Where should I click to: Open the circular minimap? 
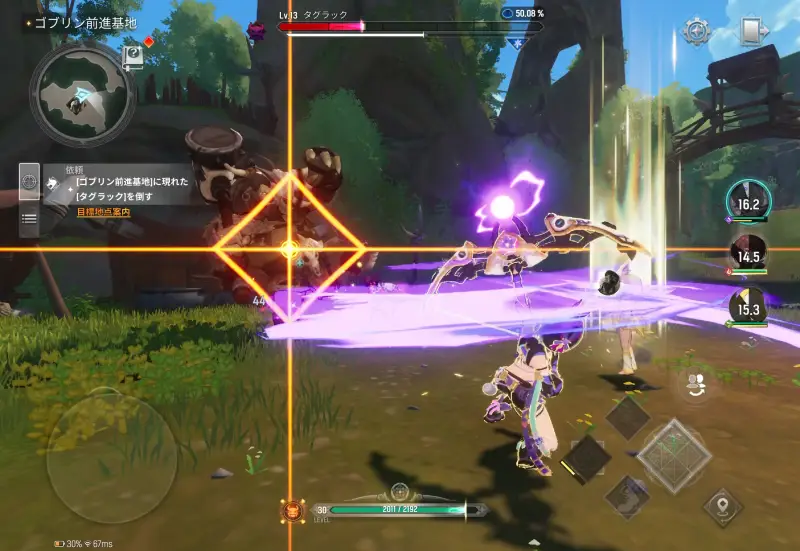(81, 95)
